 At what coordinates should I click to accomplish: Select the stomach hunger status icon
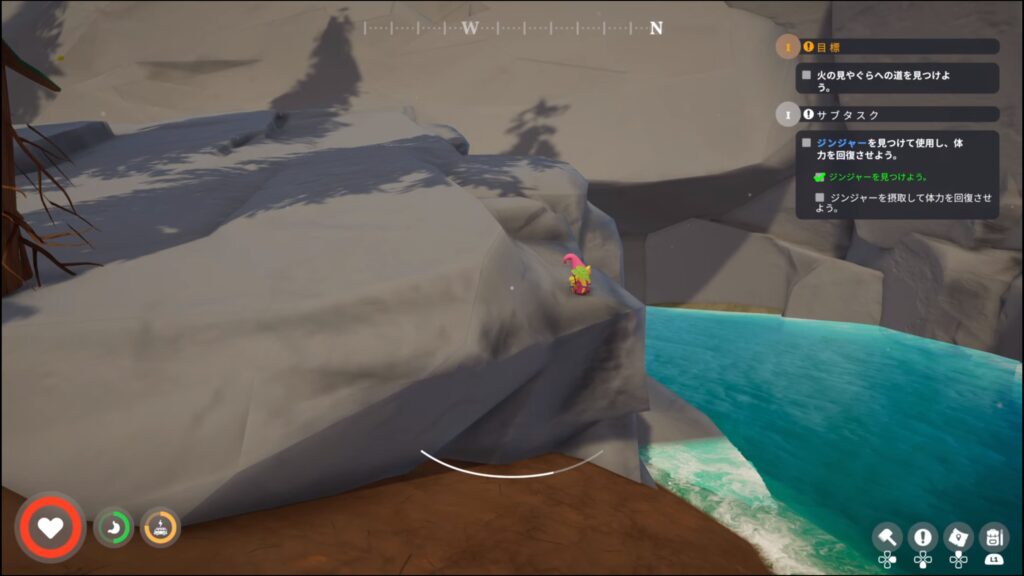(113, 527)
